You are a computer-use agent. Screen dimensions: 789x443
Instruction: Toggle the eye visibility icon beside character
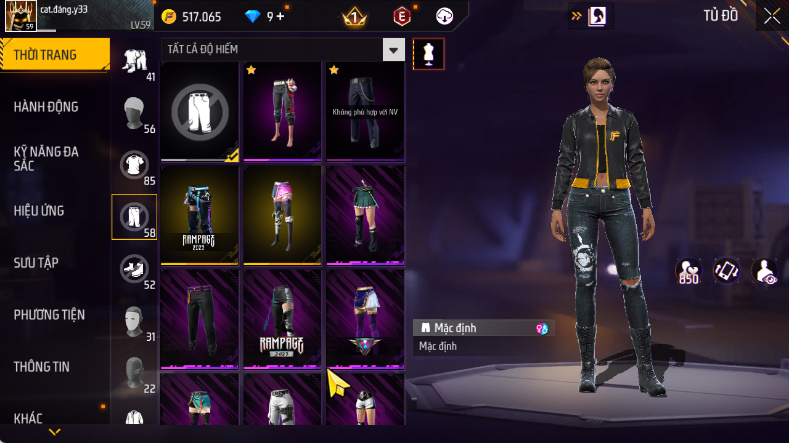(765, 271)
